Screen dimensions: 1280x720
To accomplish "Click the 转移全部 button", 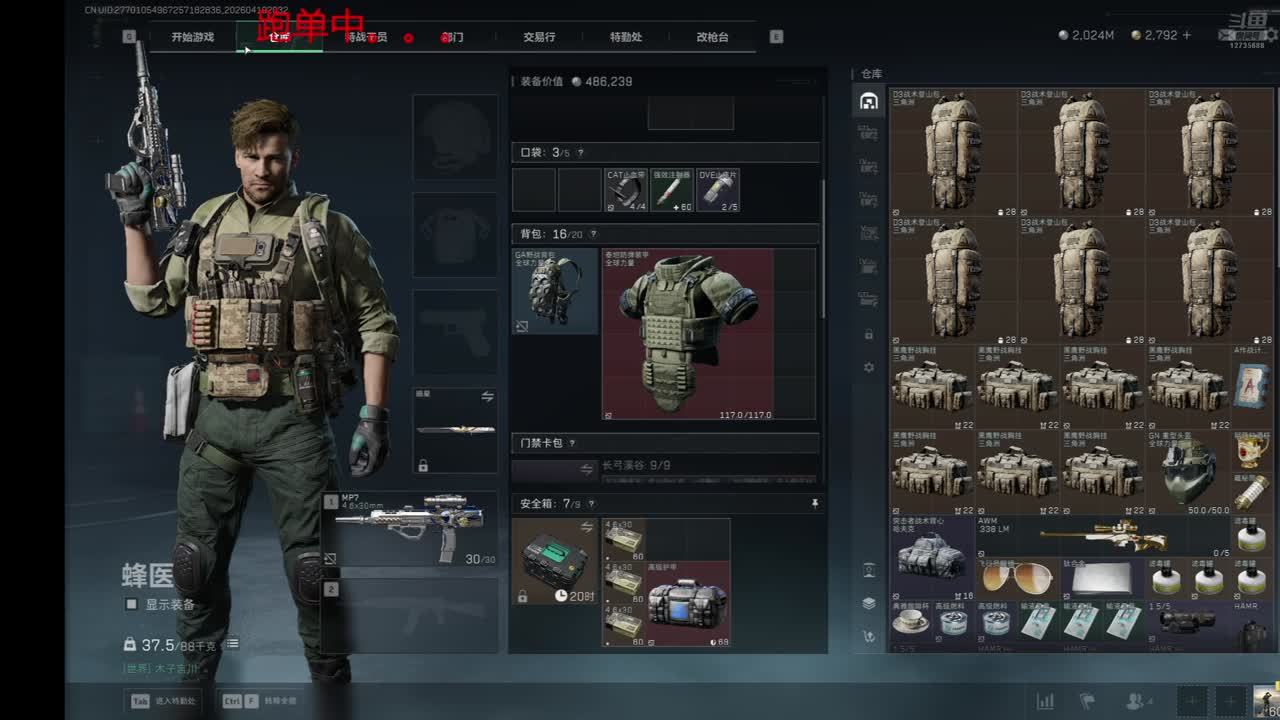I will click(260, 700).
